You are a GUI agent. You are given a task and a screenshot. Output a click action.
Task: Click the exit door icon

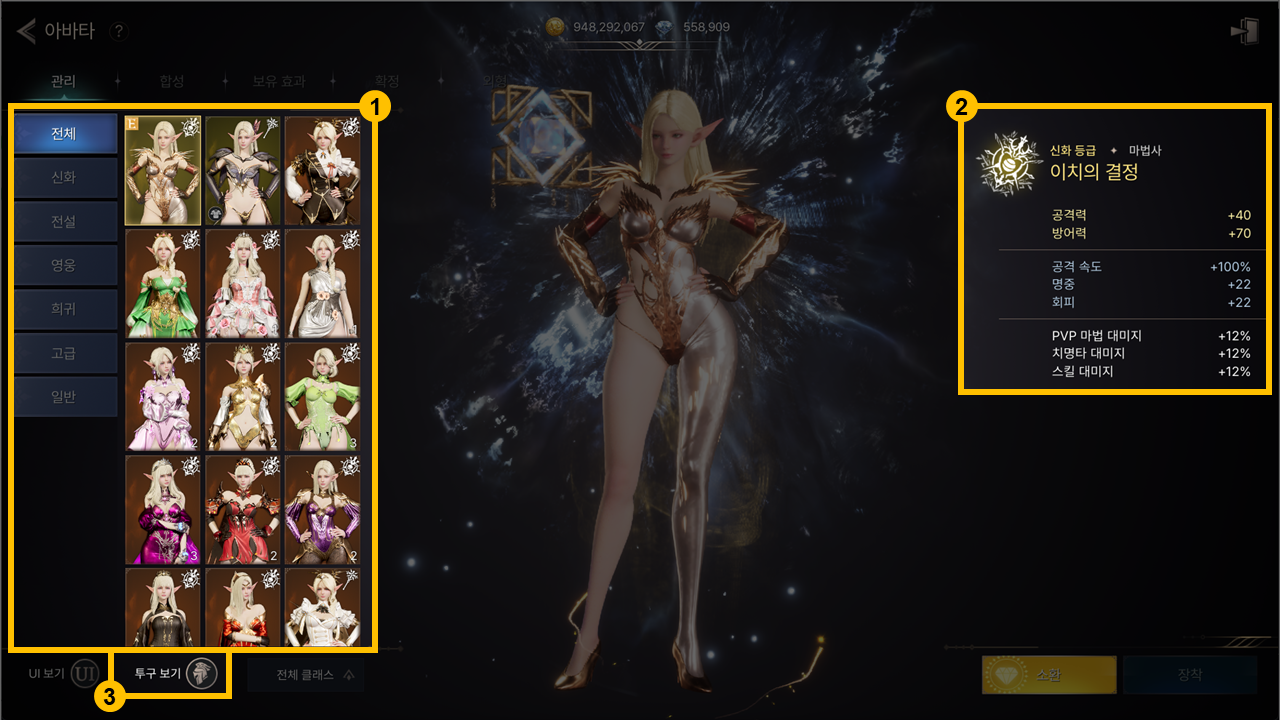1244,32
